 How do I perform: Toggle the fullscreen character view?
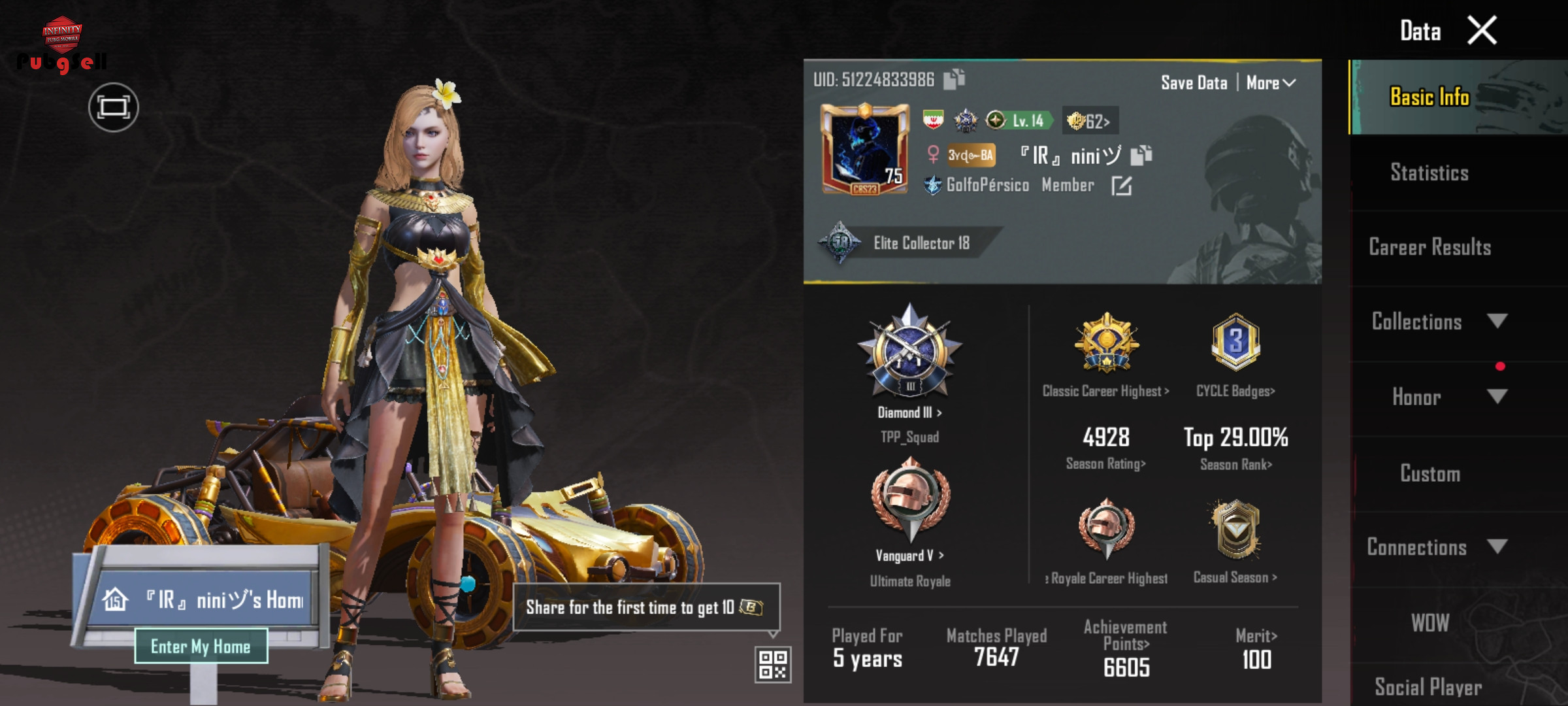coord(113,107)
